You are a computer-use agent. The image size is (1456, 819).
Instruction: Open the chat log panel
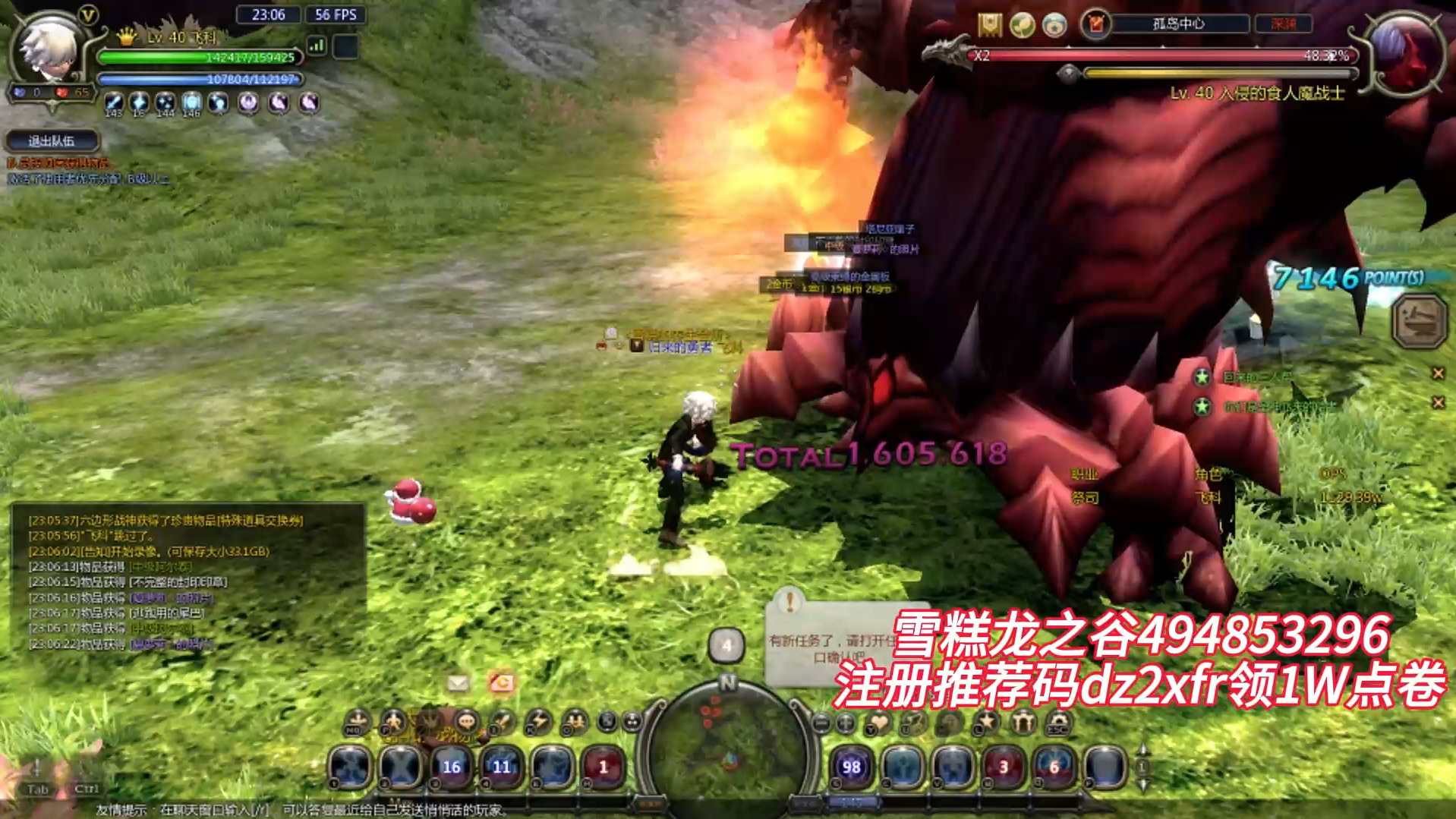pyautogui.click(x=186, y=581)
